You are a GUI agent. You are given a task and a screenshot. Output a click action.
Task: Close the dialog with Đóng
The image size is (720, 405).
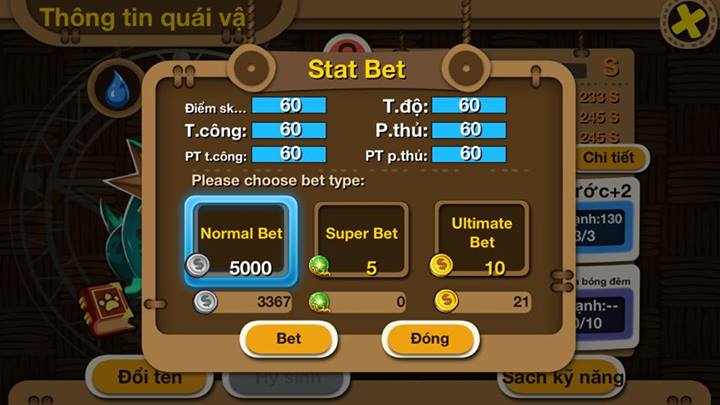point(430,339)
